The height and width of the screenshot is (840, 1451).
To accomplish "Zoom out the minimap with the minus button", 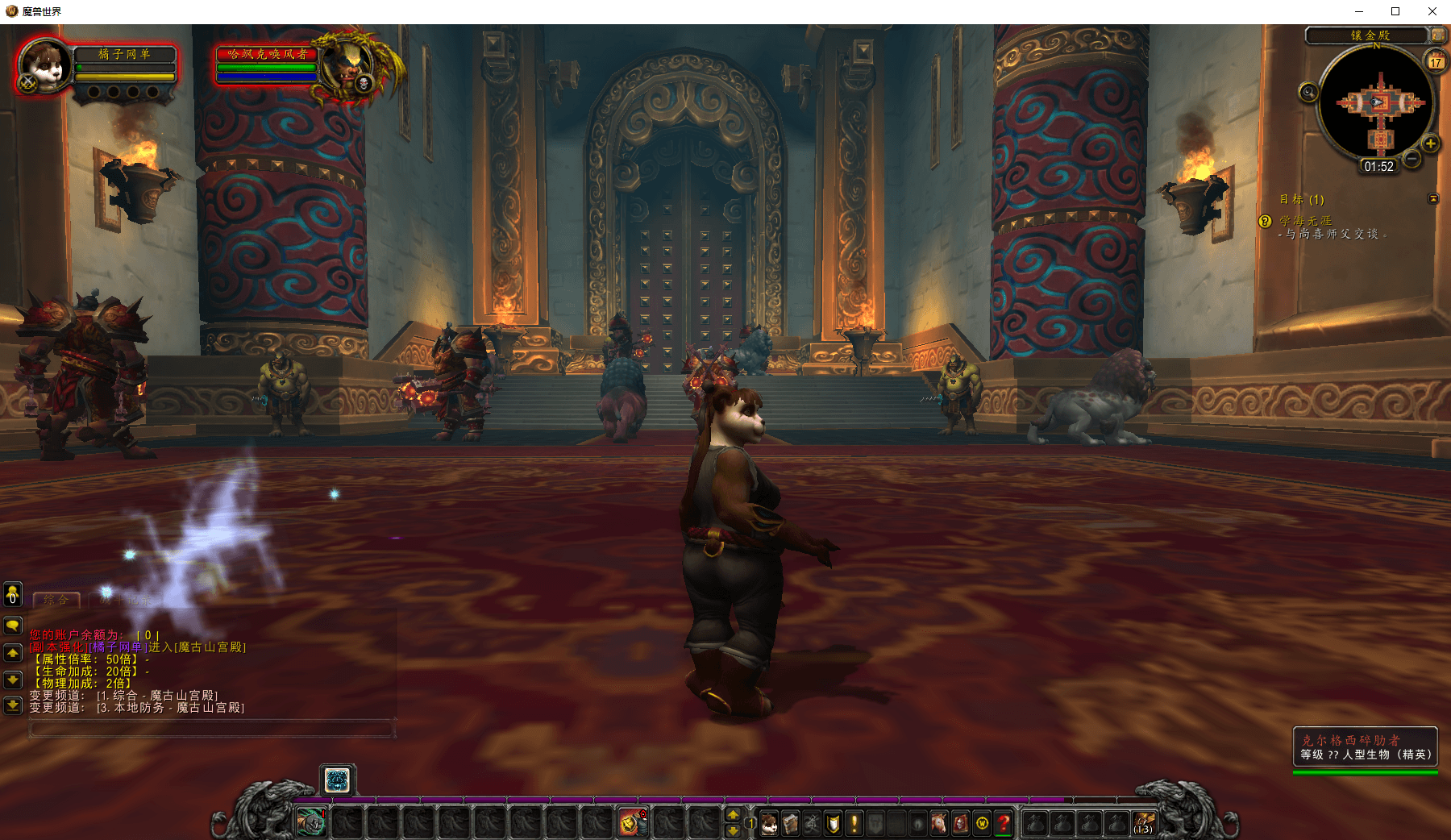I will point(1412,159).
